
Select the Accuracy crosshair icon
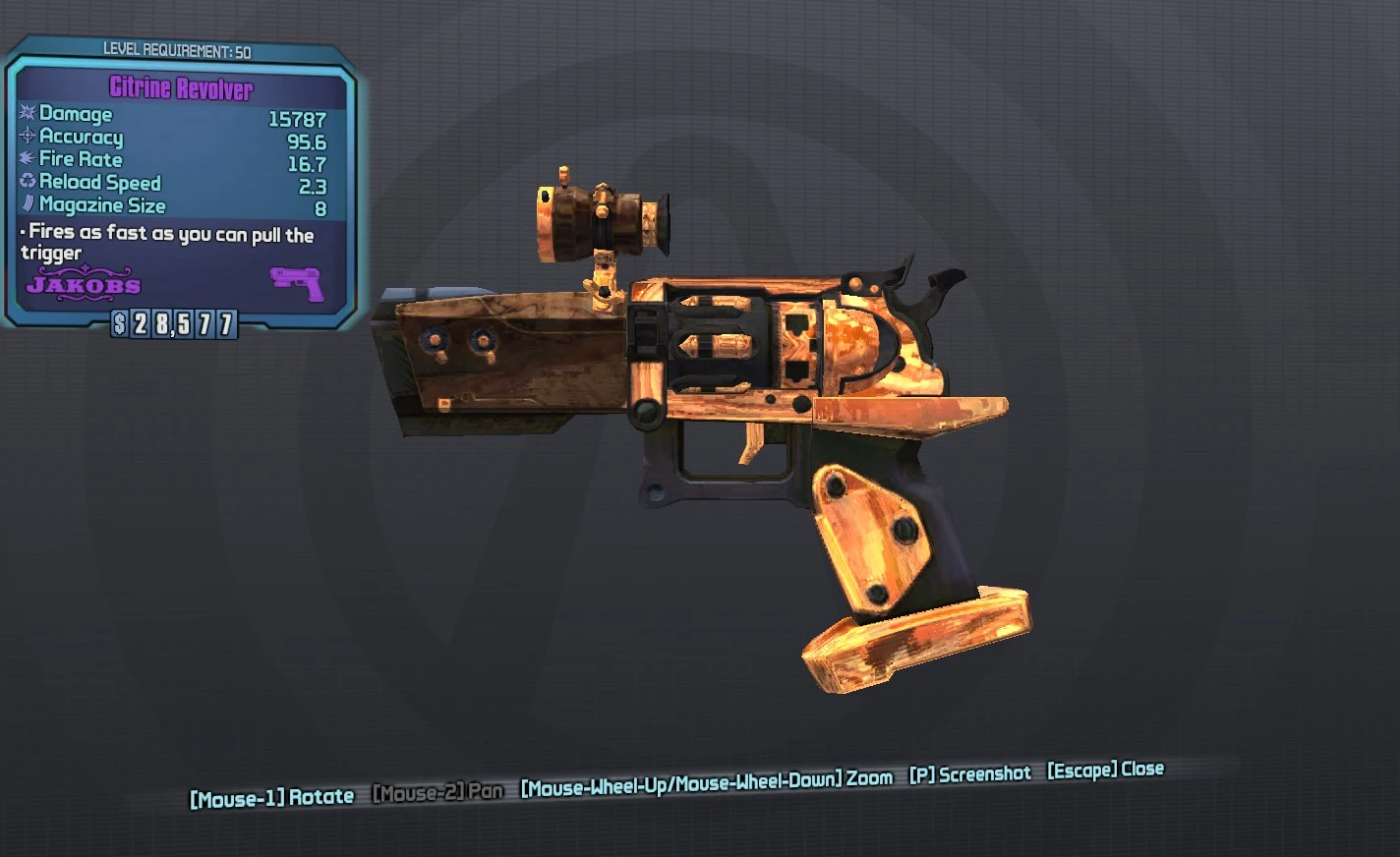click(27, 137)
